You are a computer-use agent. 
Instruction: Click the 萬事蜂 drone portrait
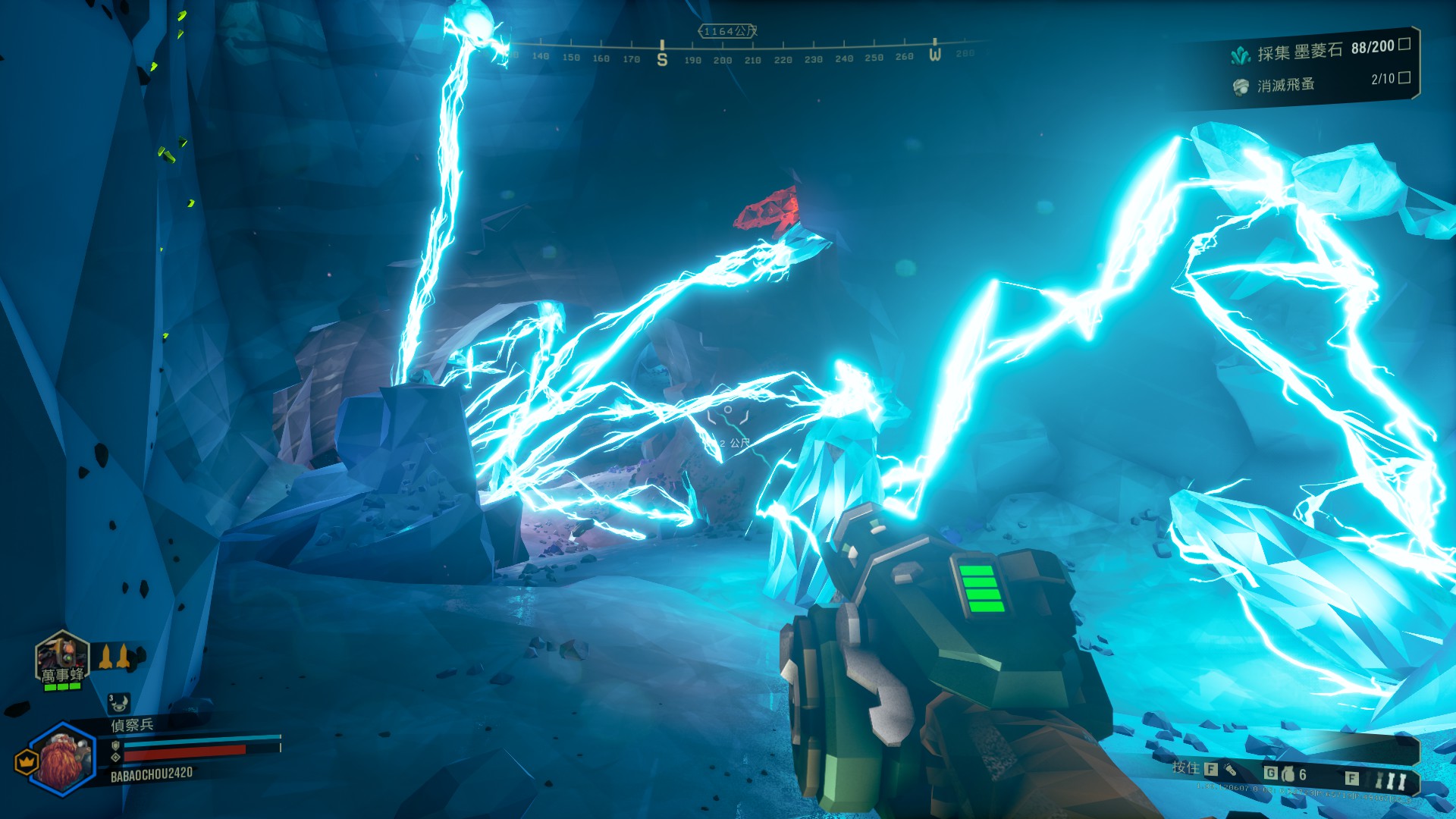click(62, 658)
